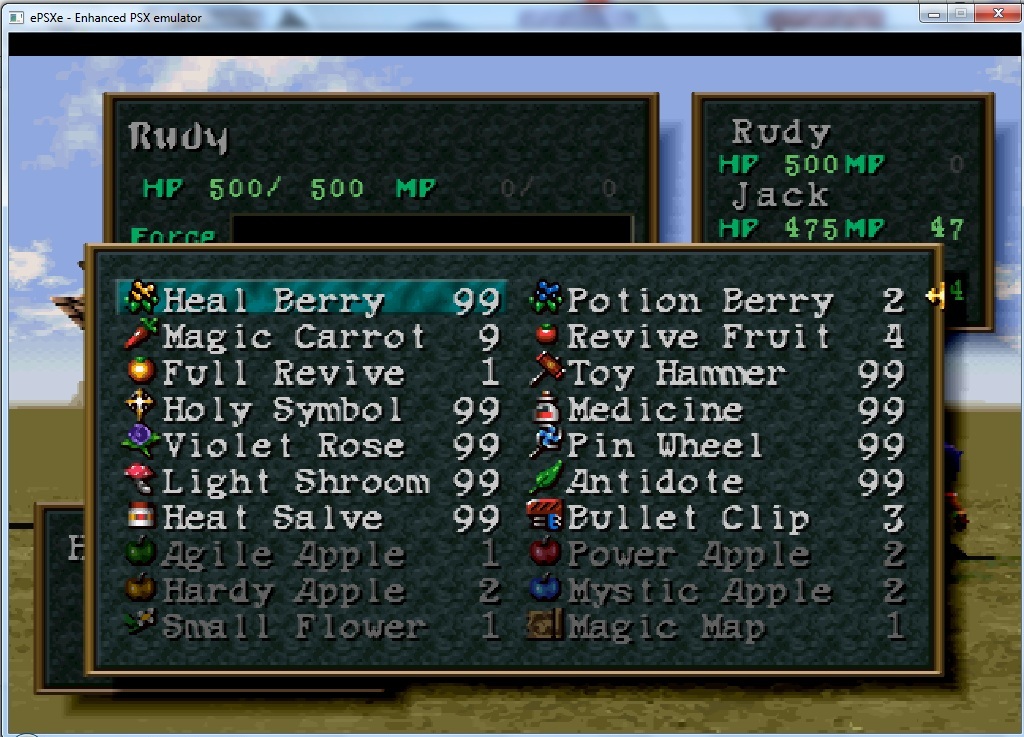This screenshot has width=1024, height=737.
Task: Select the Holy Symbol item
Action: tap(283, 410)
